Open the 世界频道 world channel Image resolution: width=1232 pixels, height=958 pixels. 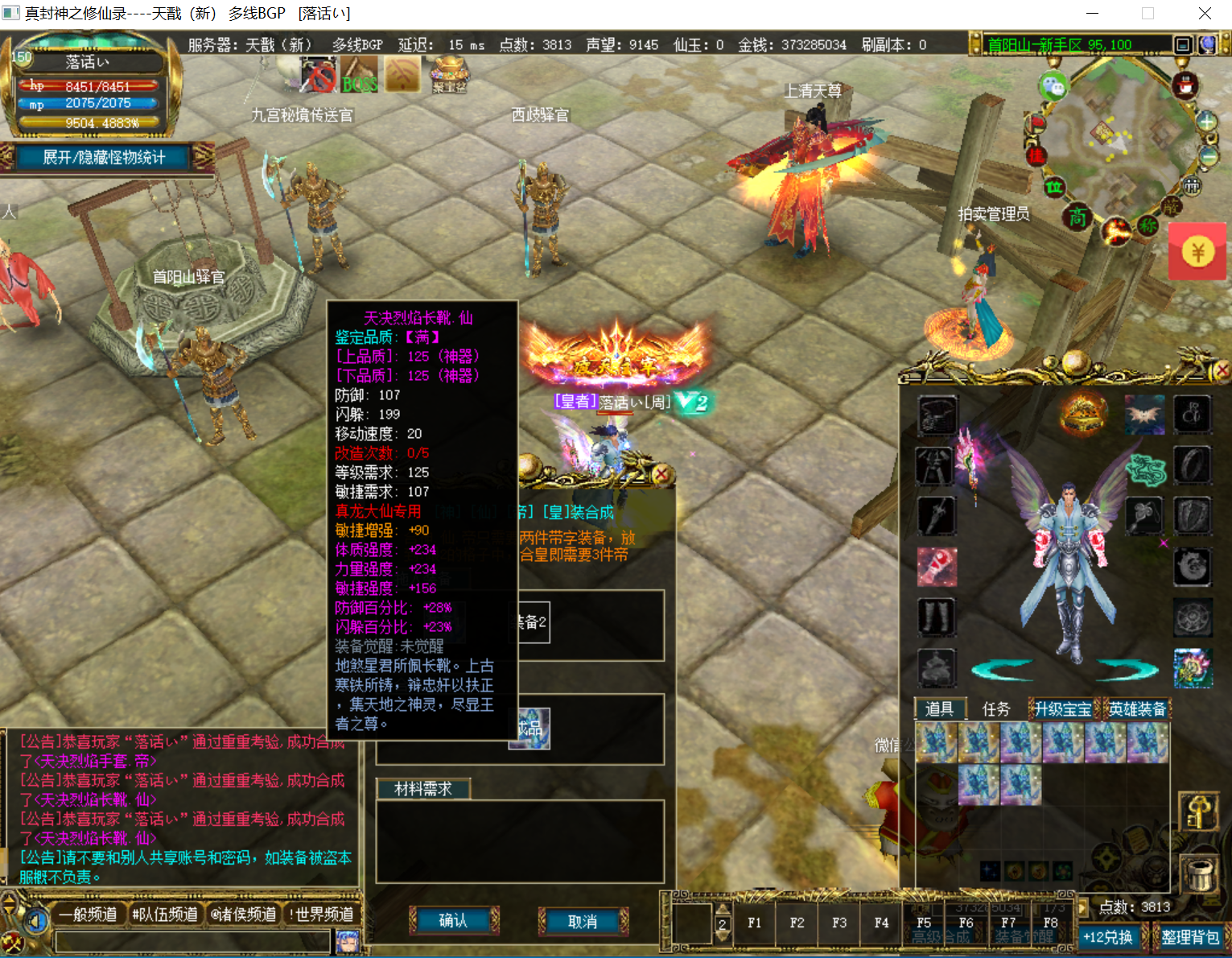(321, 914)
